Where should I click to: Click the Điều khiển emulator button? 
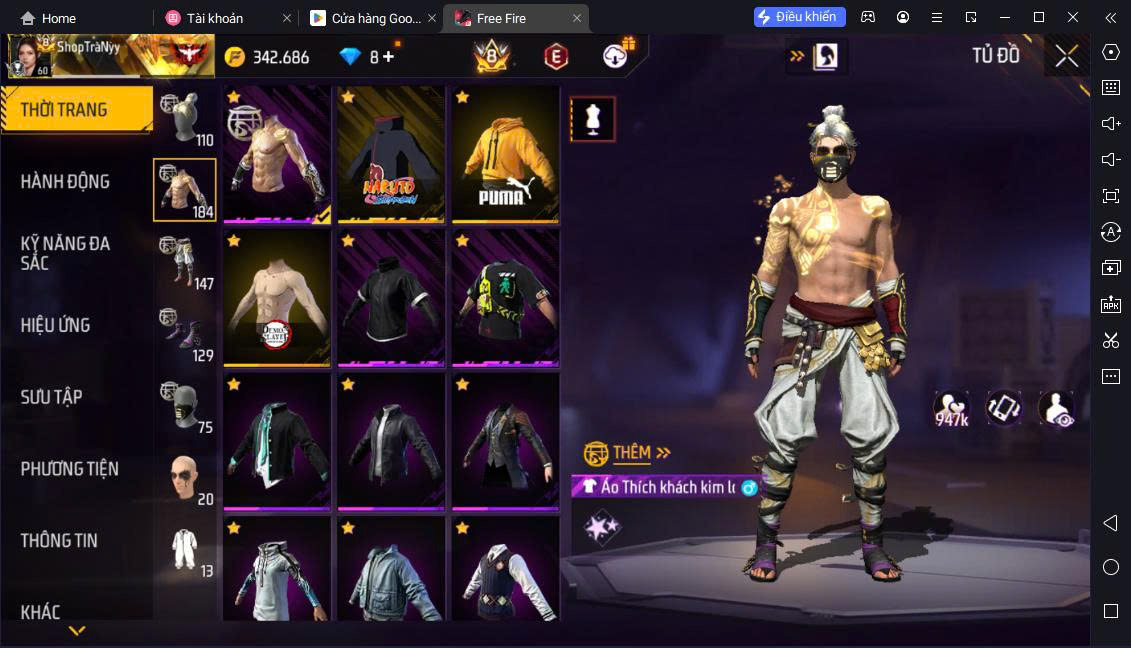800,17
